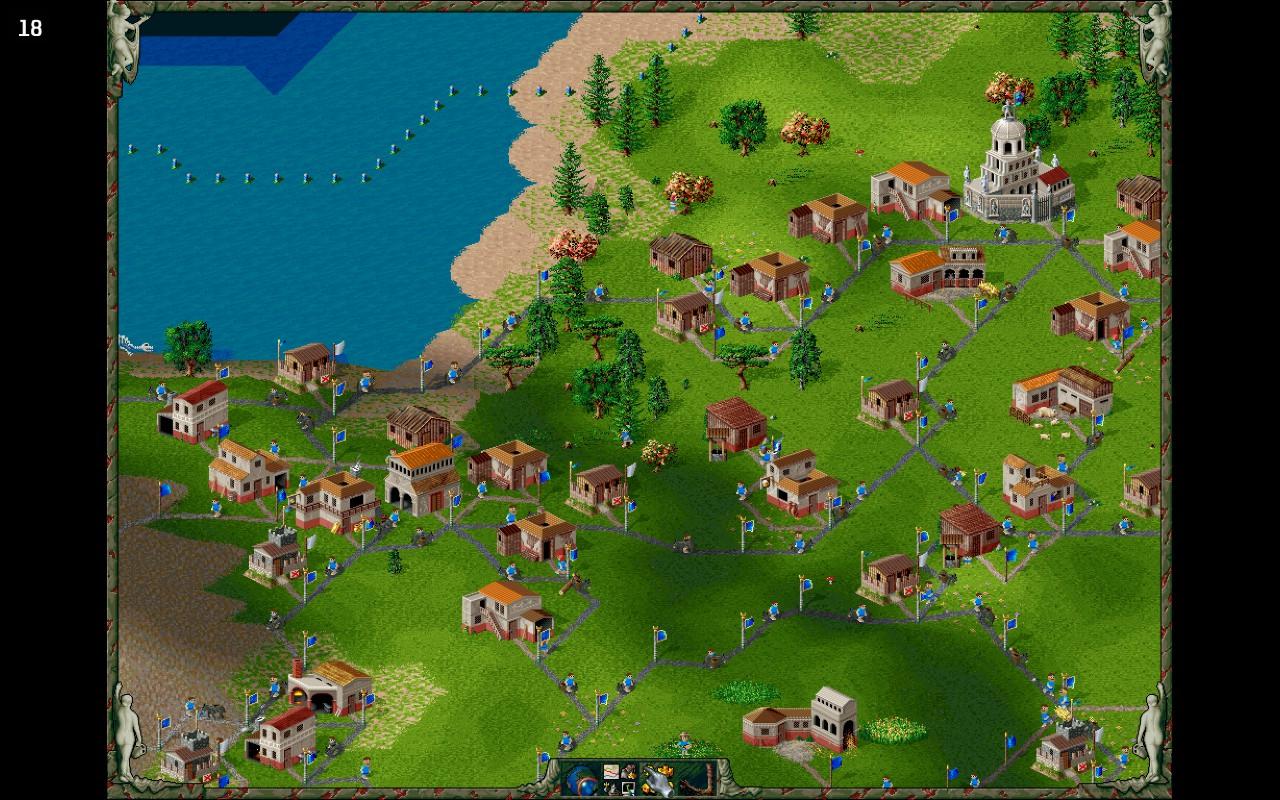
Task: Open the computer monitor icon on the toolbar
Action: [628, 788]
